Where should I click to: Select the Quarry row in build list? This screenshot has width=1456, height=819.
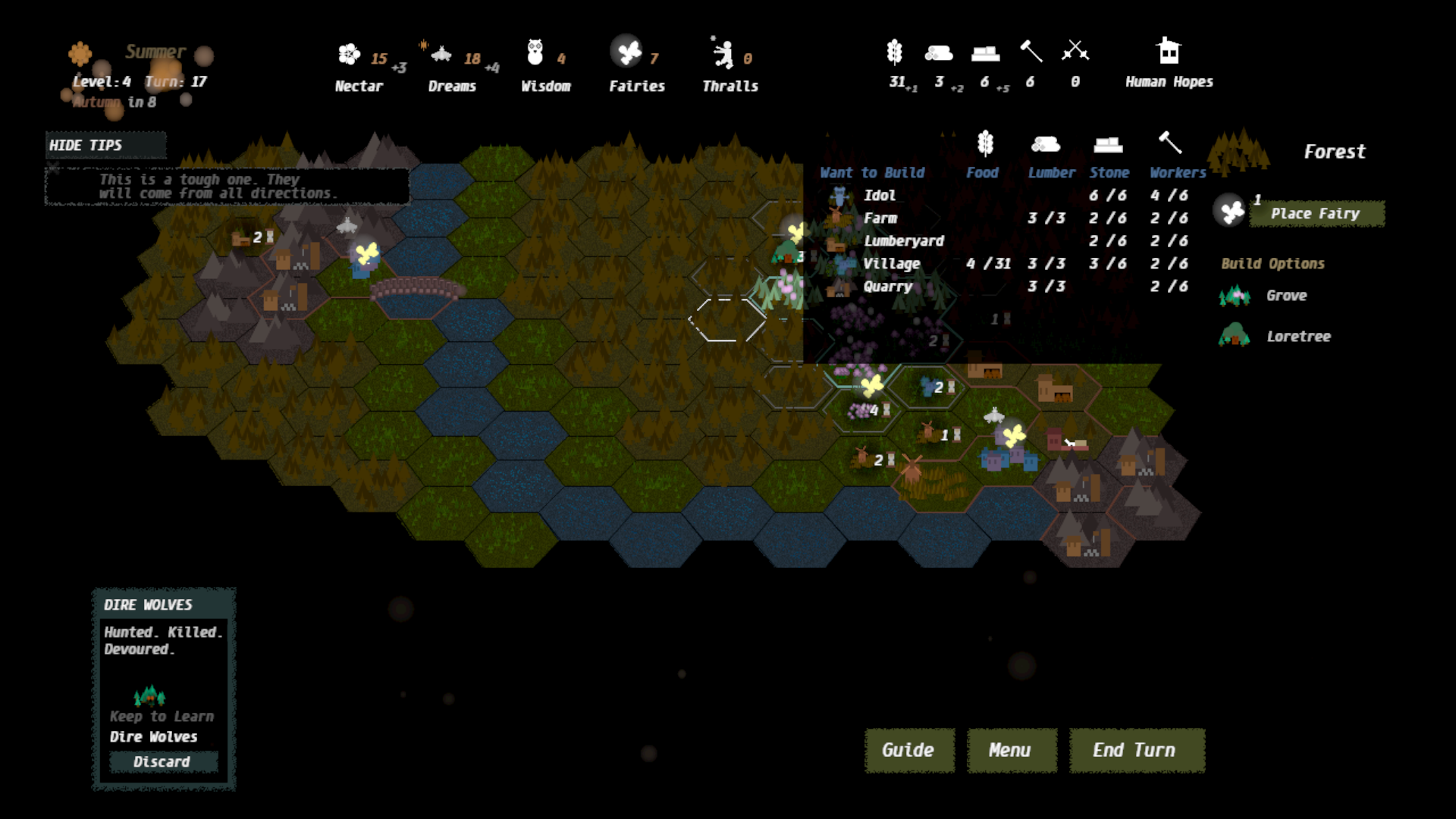(x=887, y=287)
